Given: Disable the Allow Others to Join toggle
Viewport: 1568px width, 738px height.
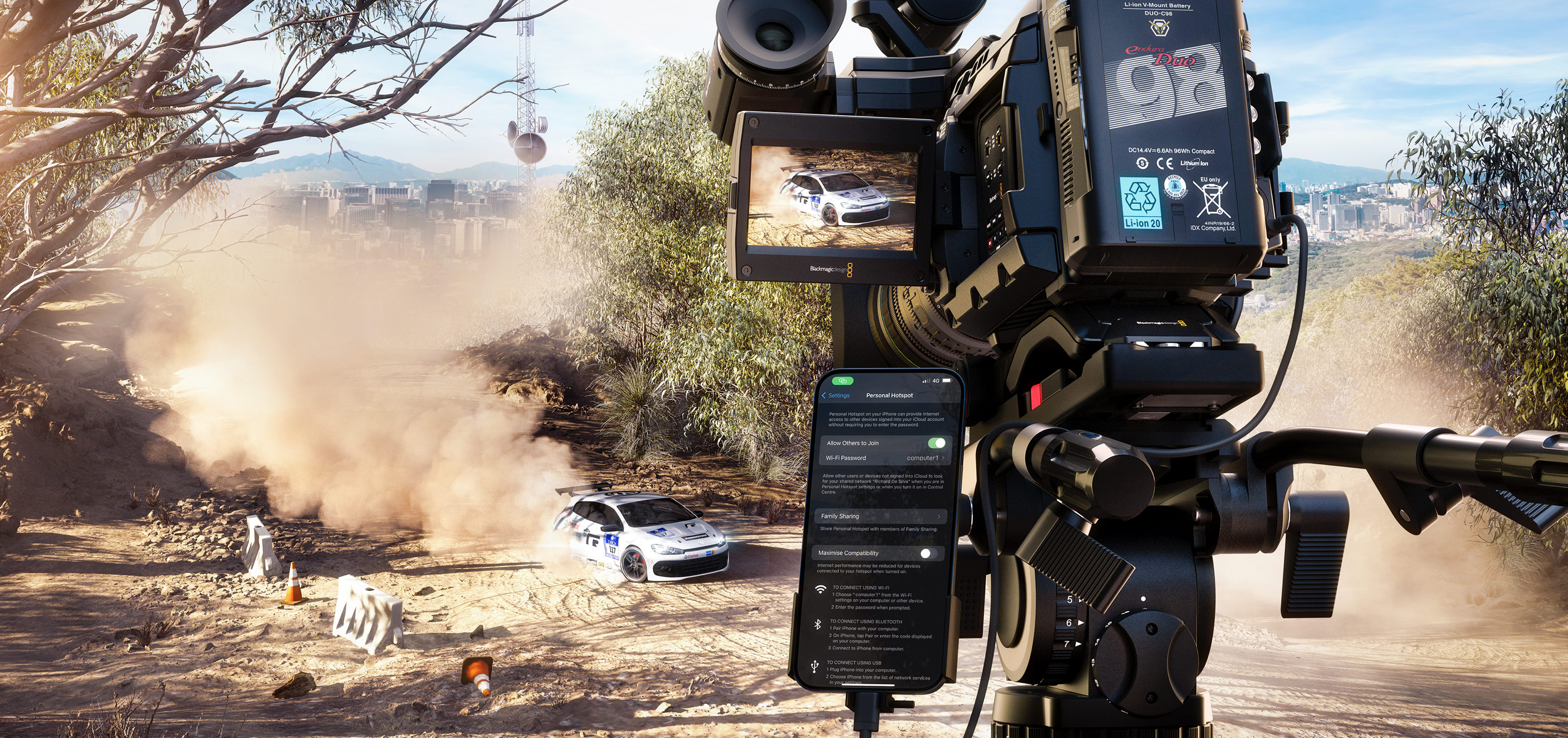Looking at the screenshot, I should click(936, 444).
